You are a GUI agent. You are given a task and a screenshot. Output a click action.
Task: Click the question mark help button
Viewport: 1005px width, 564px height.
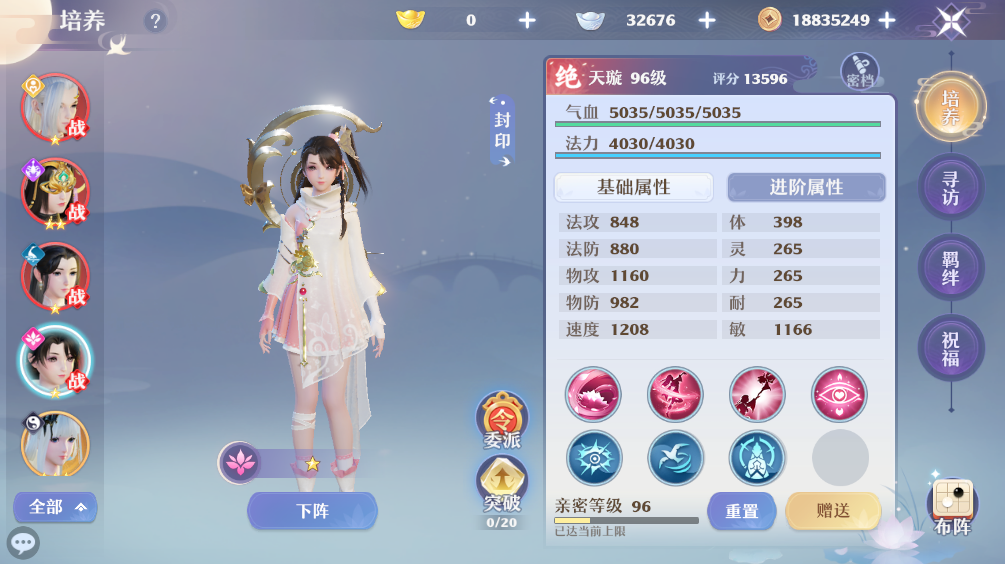pos(154,20)
